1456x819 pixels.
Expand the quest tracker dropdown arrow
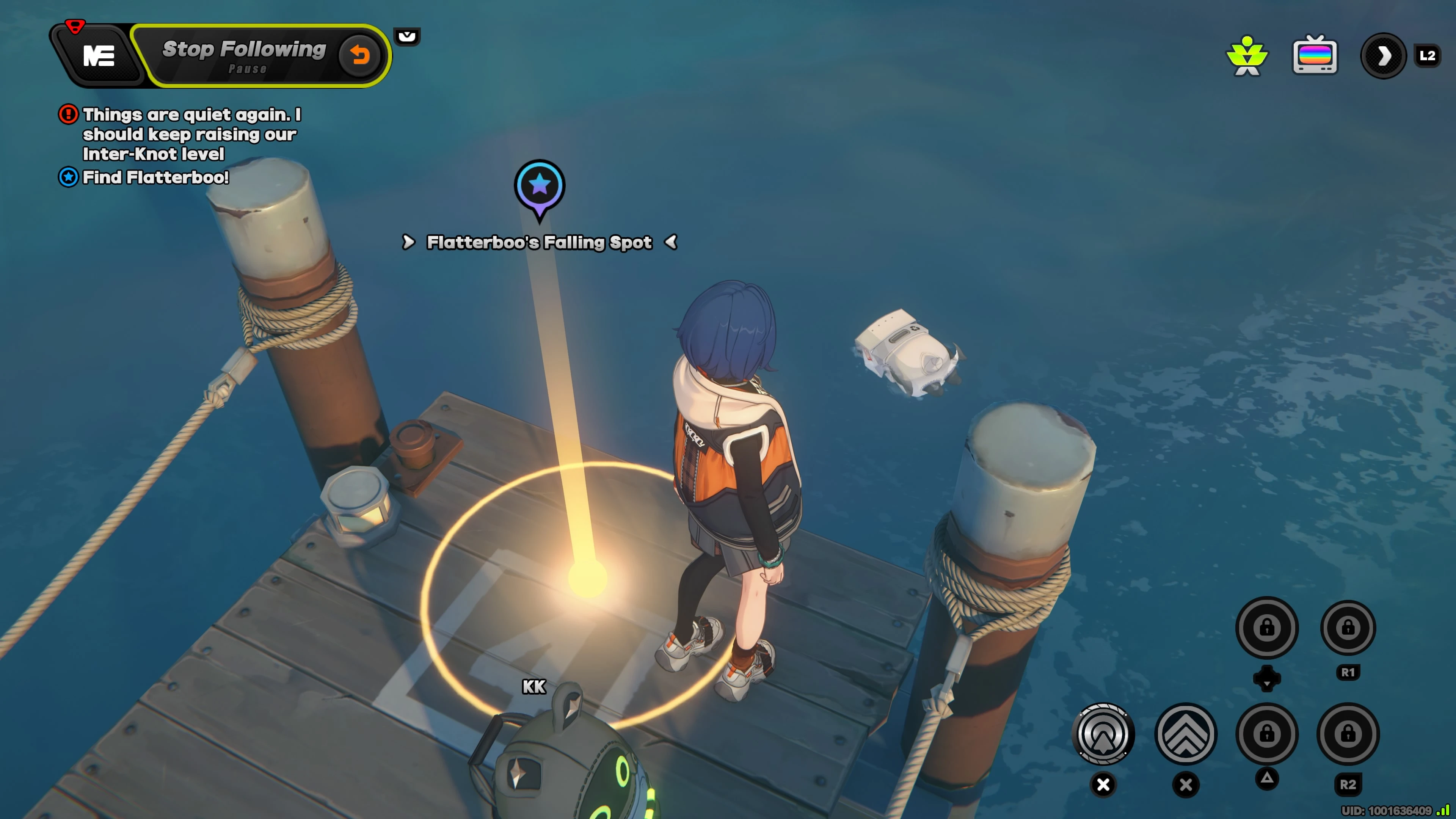click(407, 37)
